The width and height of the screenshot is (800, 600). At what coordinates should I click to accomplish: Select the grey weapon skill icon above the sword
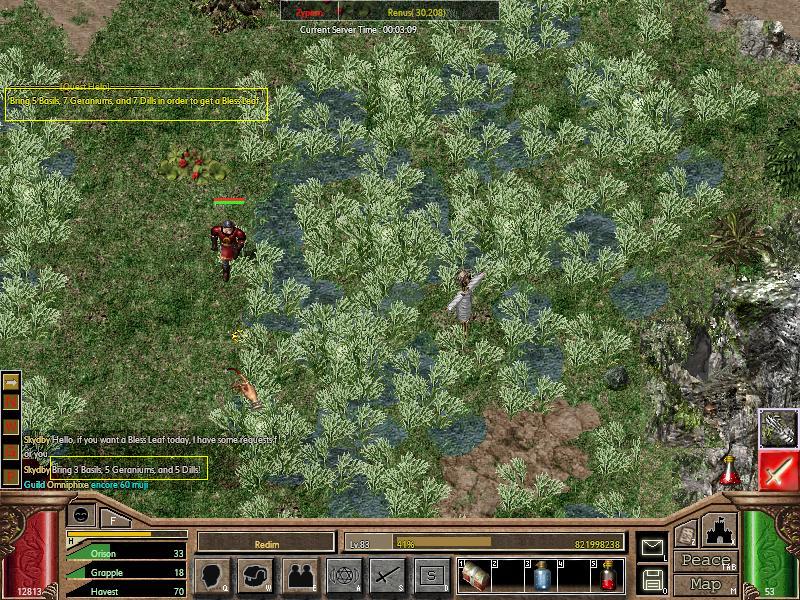[778, 428]
